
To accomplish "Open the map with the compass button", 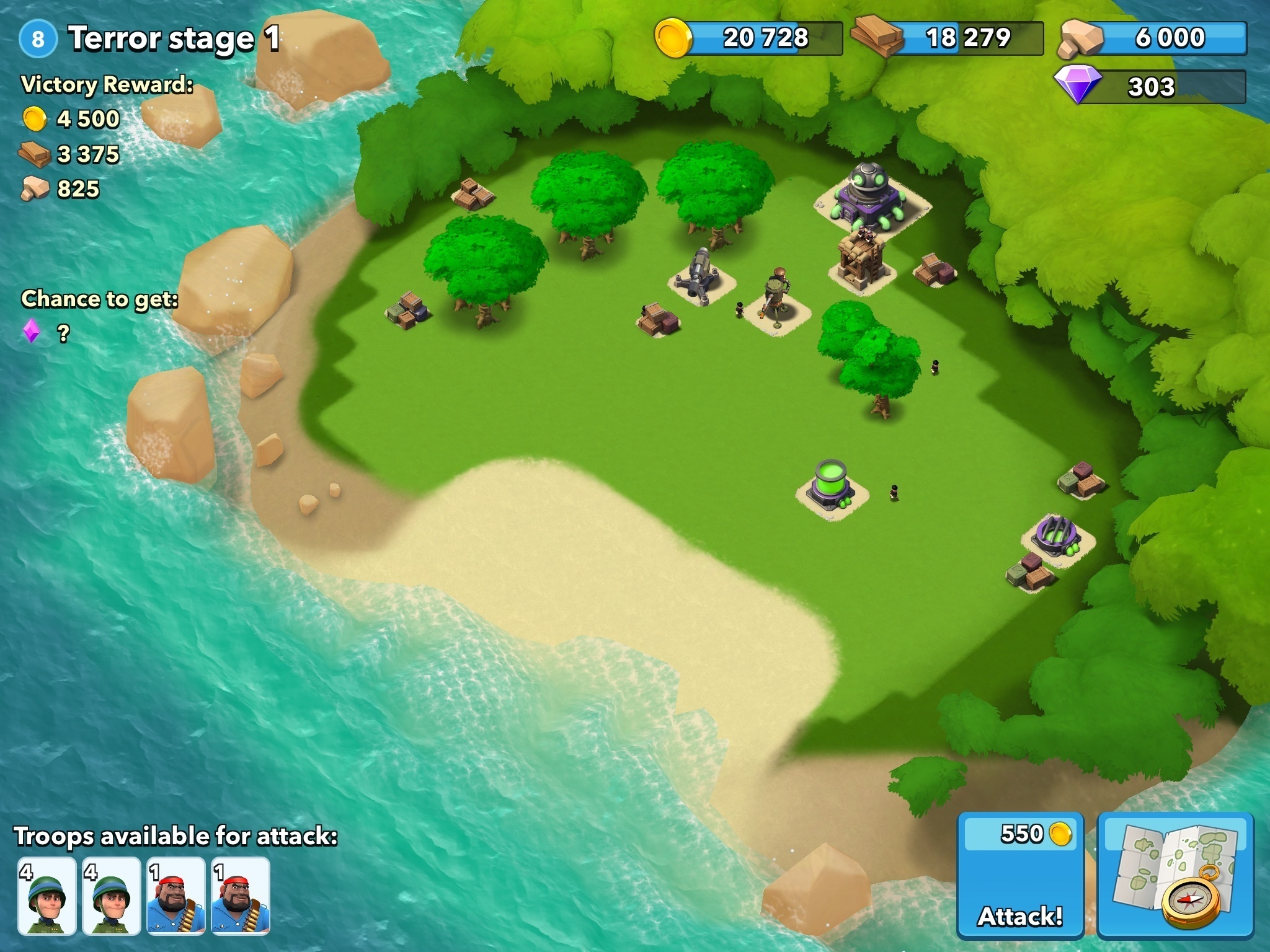I will coord(1175,875).
